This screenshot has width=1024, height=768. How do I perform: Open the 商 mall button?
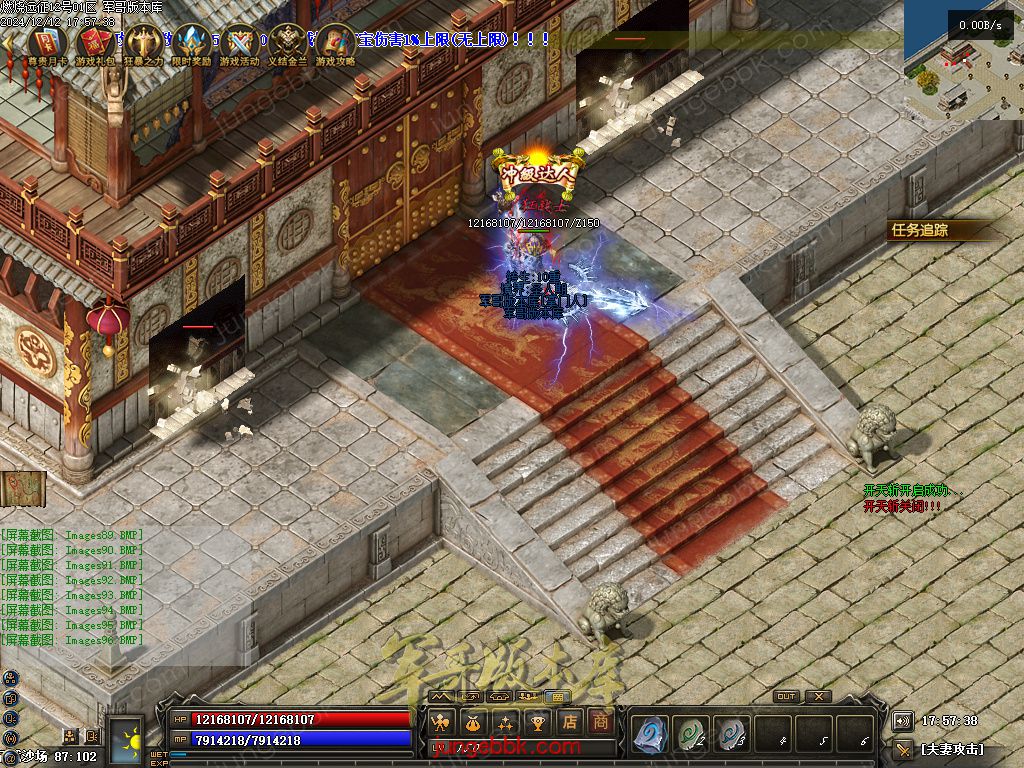tap(600, 722)
